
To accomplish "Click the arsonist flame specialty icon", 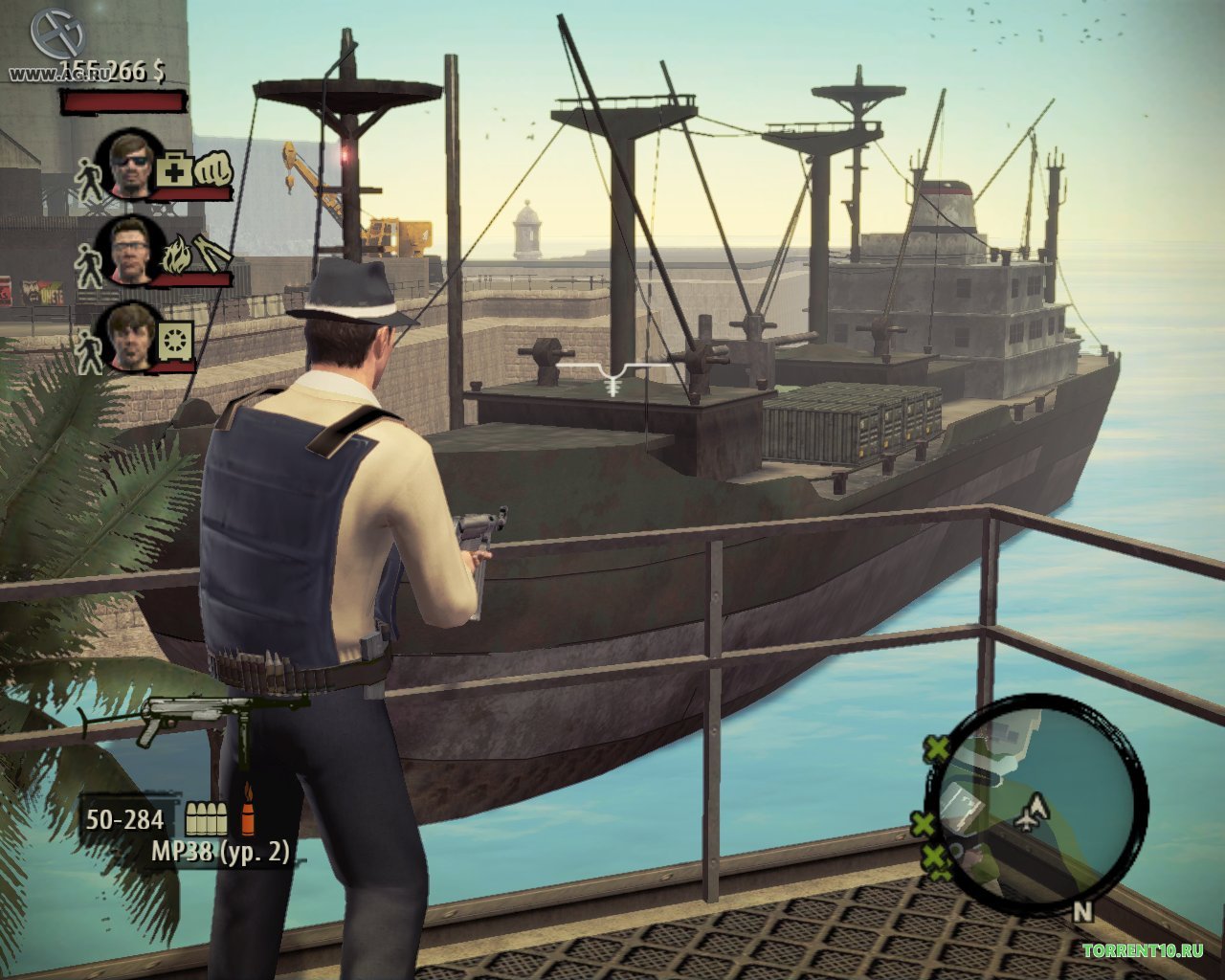I will click(x=174, y=256).
